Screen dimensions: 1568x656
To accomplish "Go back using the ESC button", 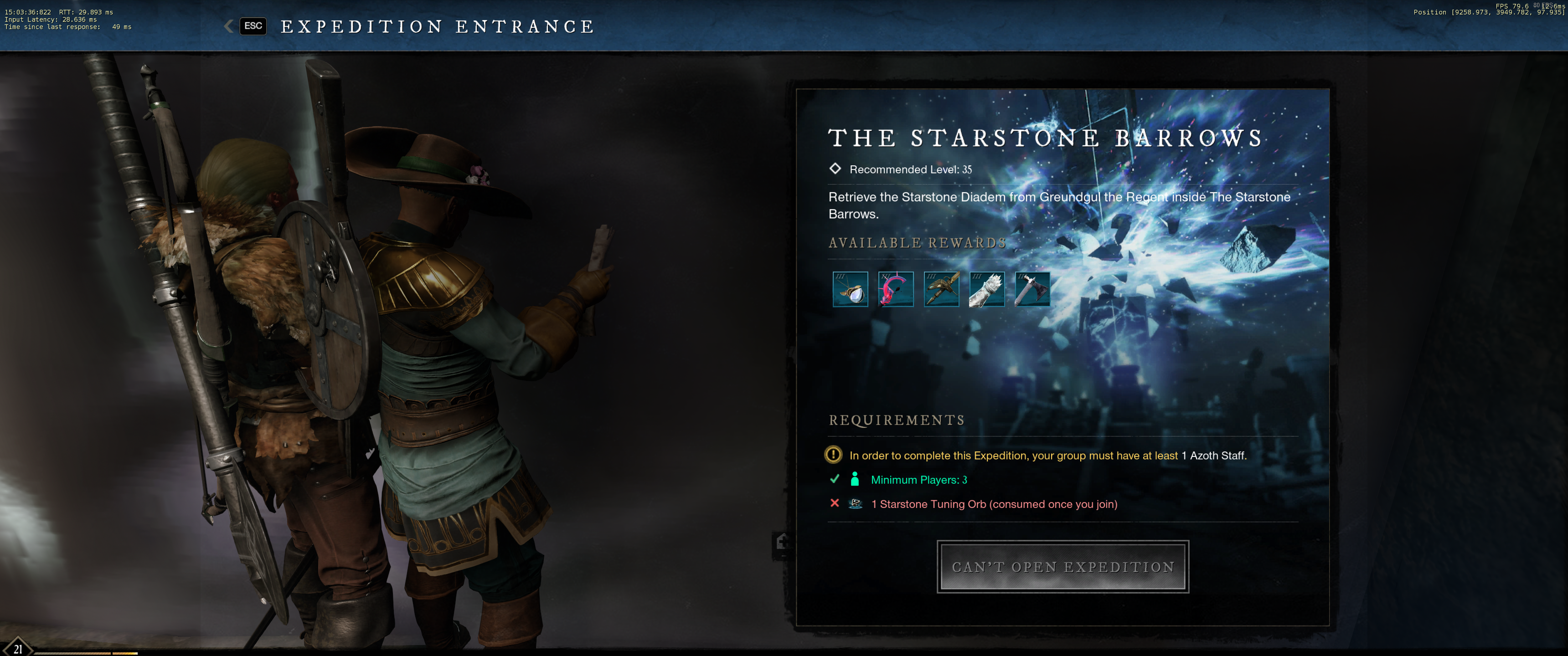I will point(253,26).
